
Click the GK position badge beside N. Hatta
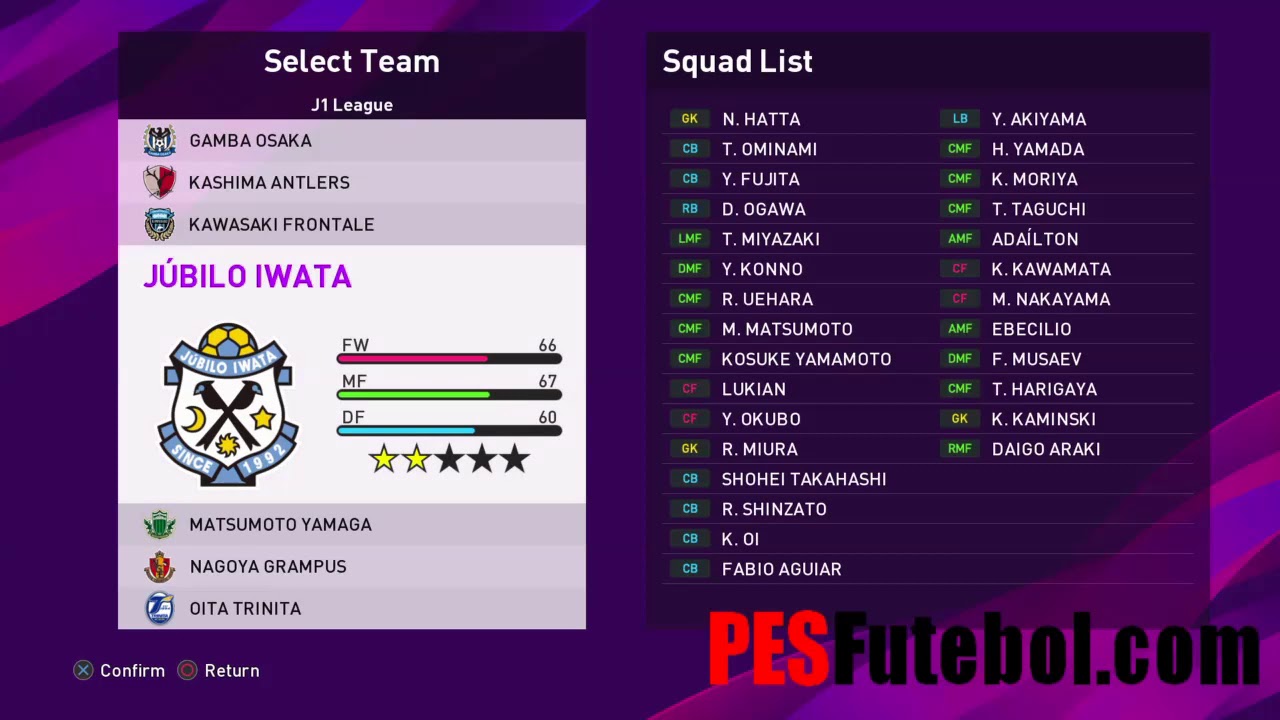689,118
